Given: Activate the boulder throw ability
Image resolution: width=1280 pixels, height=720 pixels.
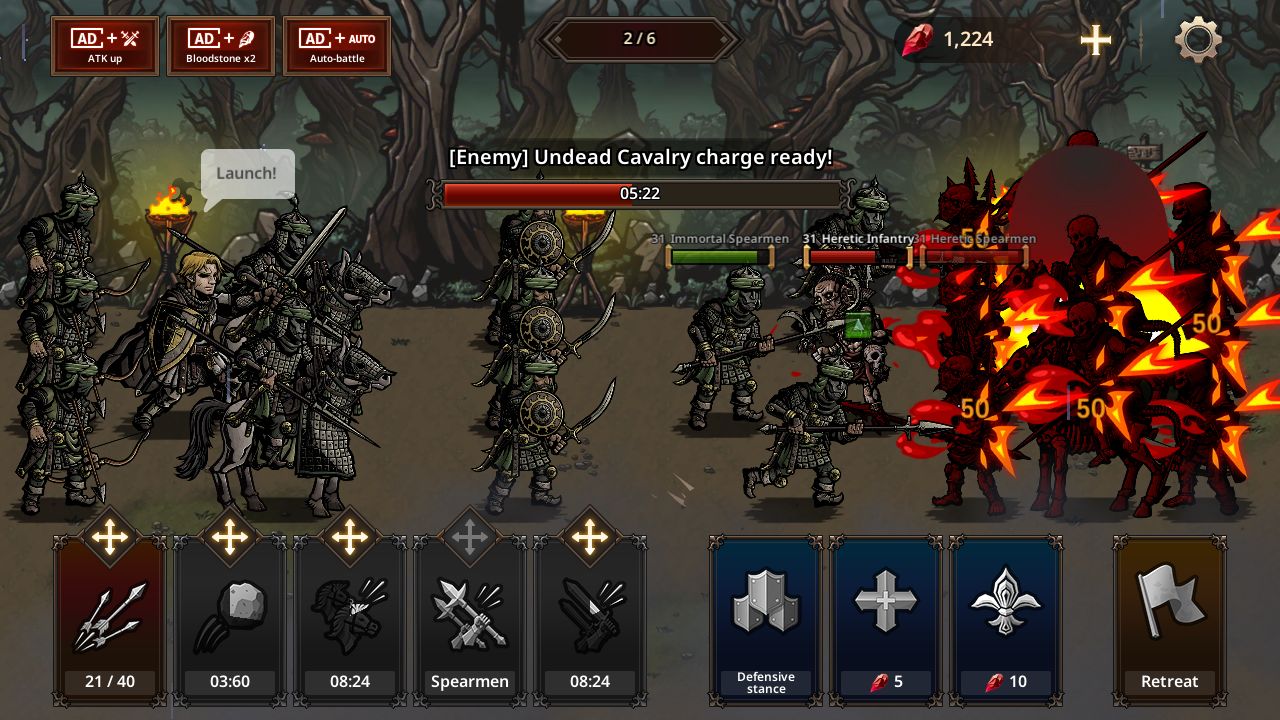Looking at the screenshot, I should coord(229,620).
